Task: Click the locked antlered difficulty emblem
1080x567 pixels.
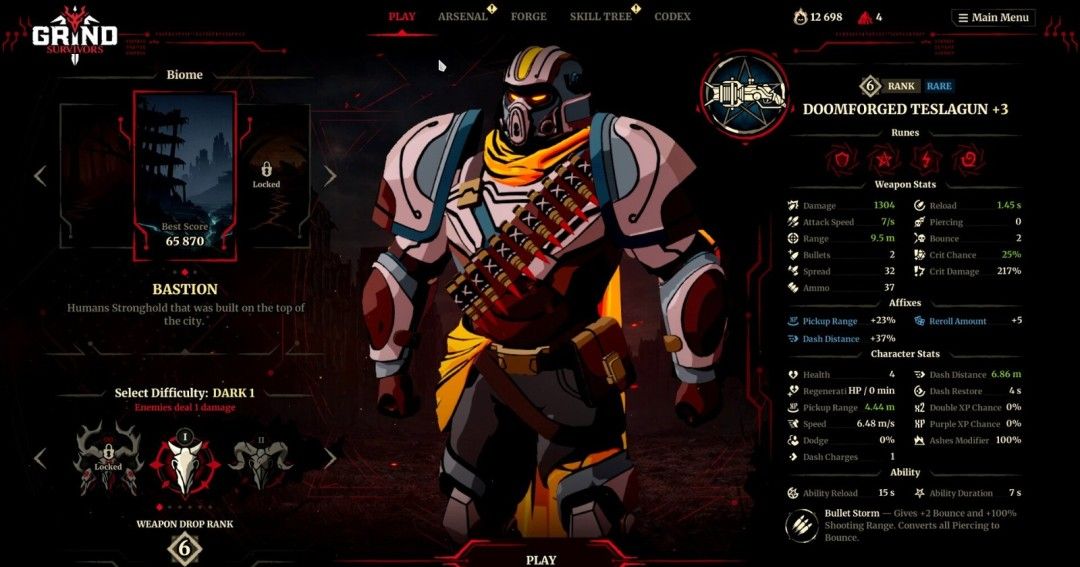Action: click(x=108, y=459)
